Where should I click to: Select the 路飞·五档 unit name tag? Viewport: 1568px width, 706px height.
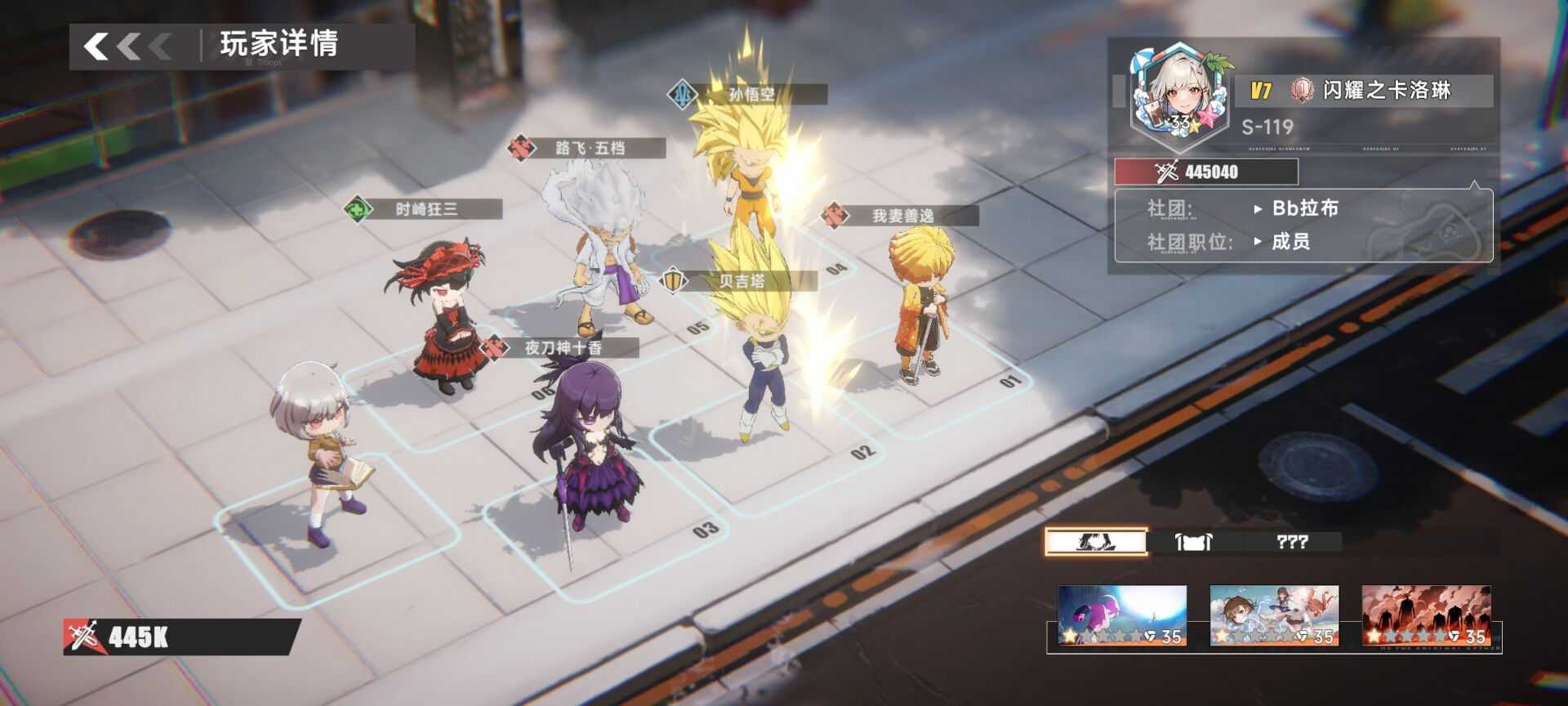tap(590, 148)
